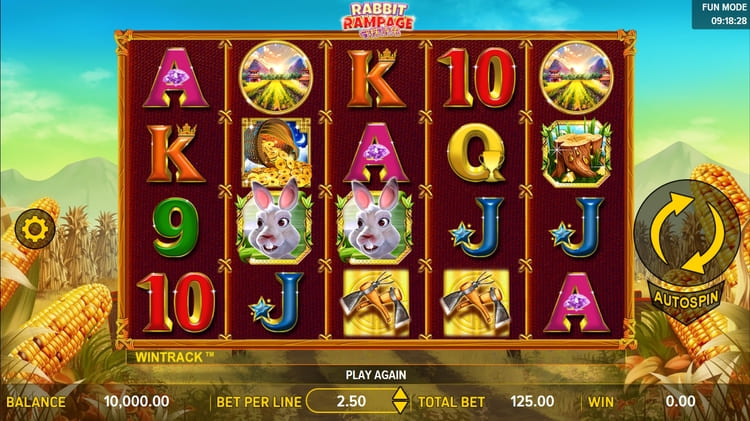Open the gear settings menu

pos(35,230)
